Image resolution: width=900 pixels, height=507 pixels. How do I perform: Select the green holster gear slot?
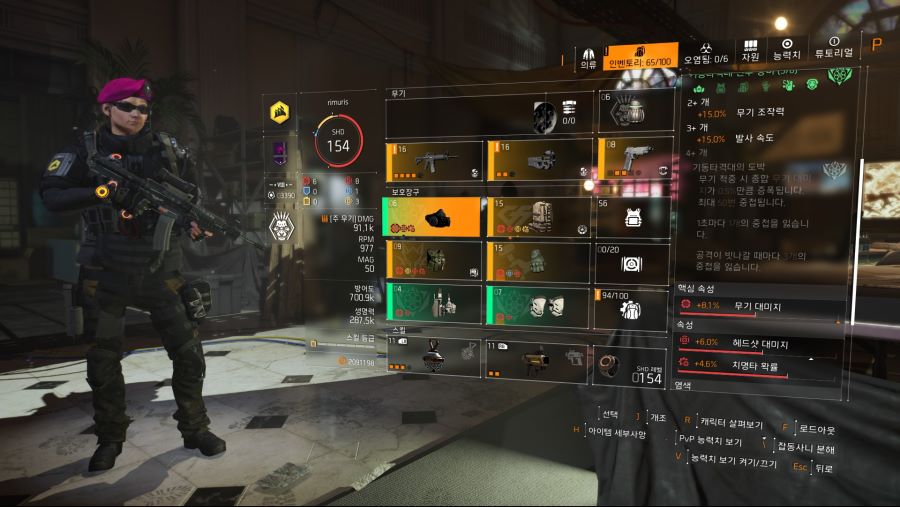click(x=434, y=305)
